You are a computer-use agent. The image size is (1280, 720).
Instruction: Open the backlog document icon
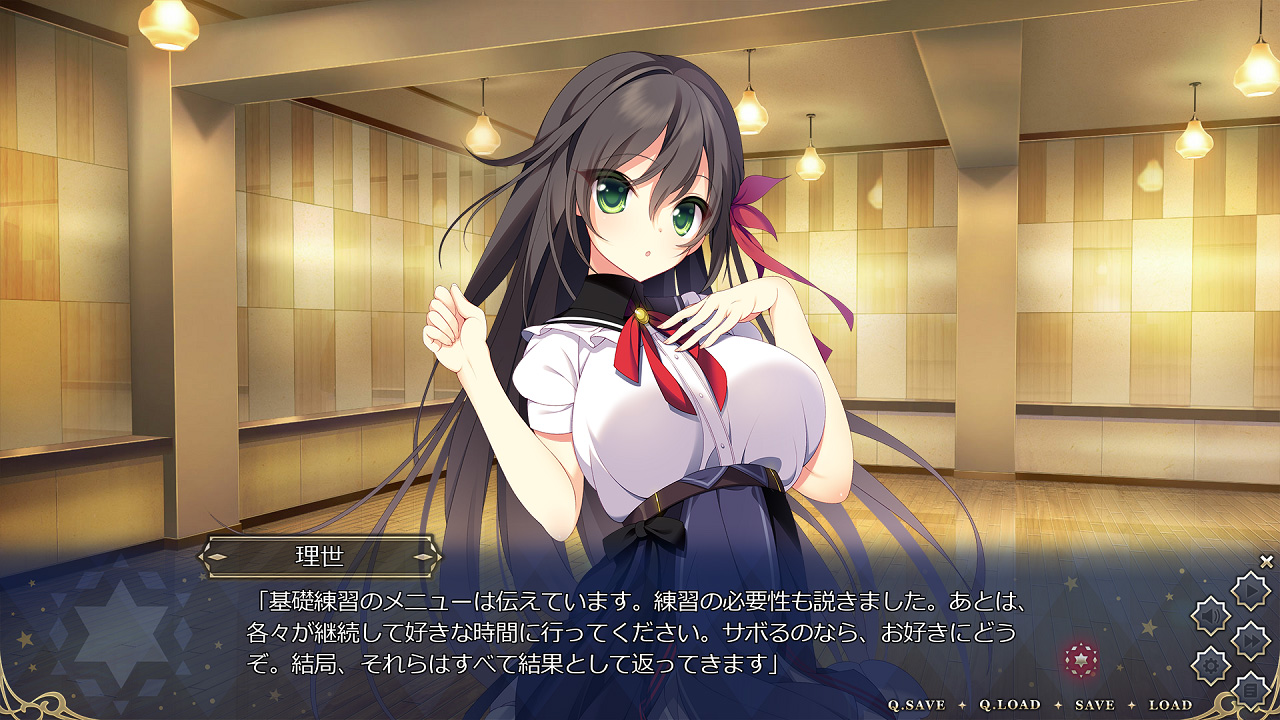(1250, 689)
